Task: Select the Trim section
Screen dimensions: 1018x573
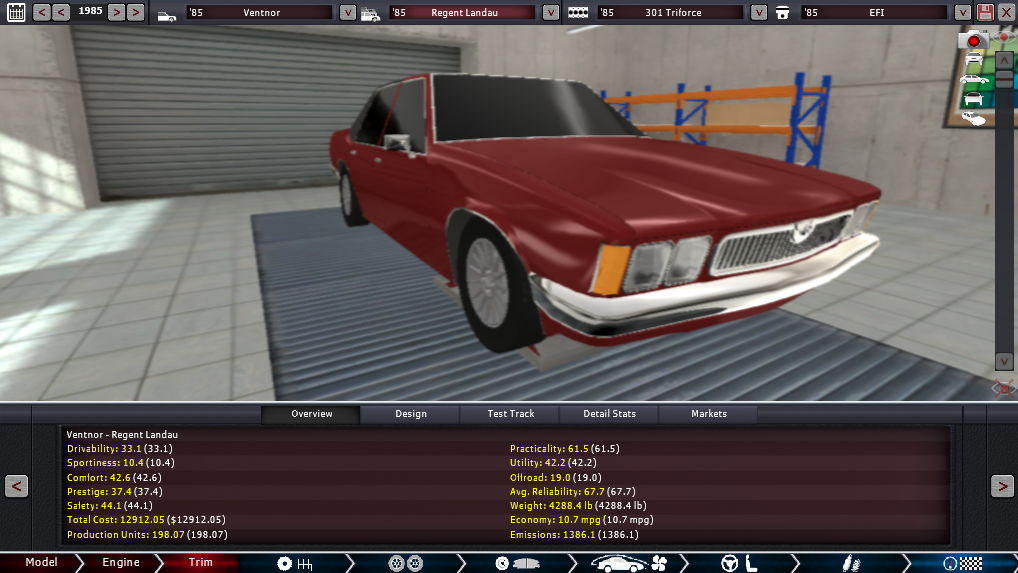Action: (x=201, y=563)
